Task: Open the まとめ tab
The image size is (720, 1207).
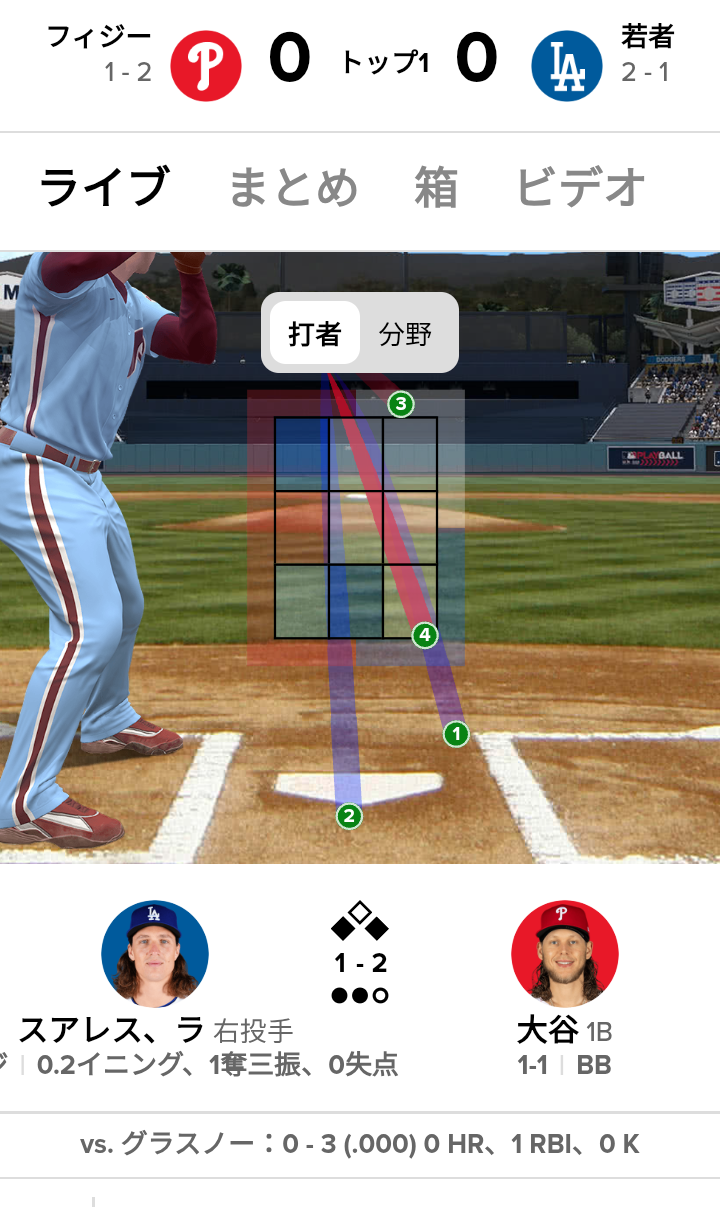Action: coord(293,188)
